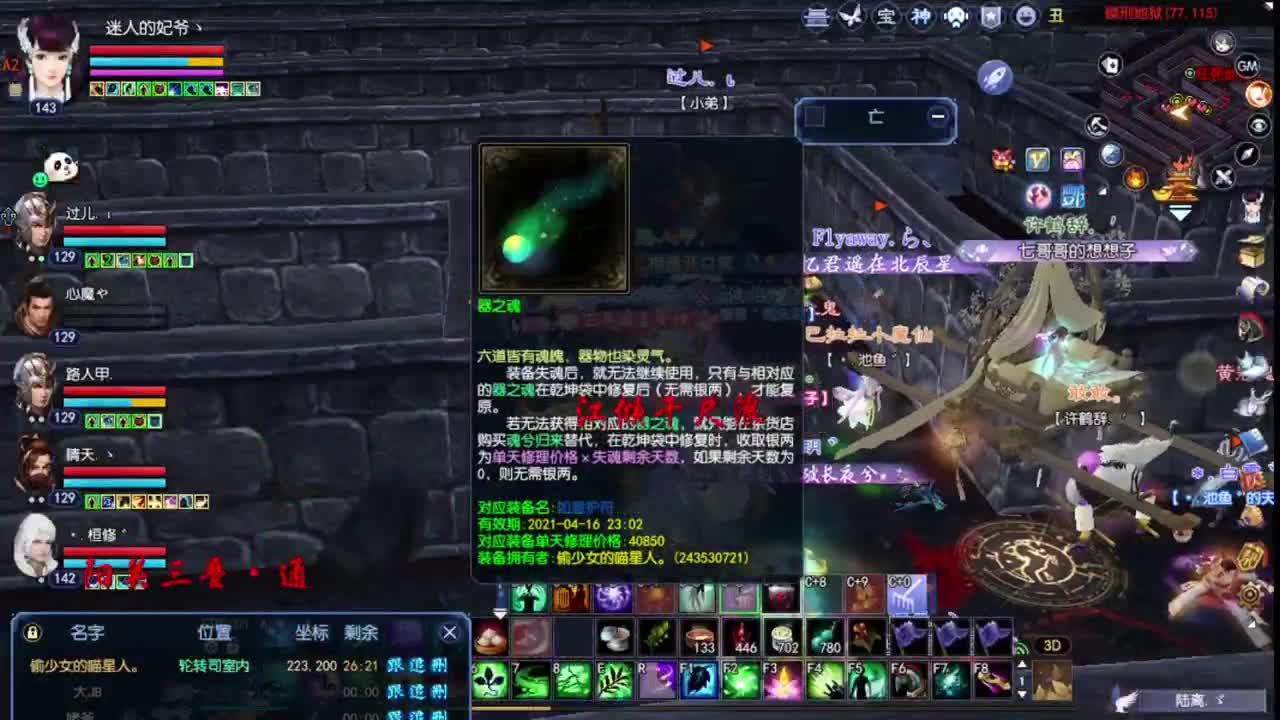Click the compass icon on the minimap ring
This screenshot has height=720, width=1280.
coord(1245,155)
